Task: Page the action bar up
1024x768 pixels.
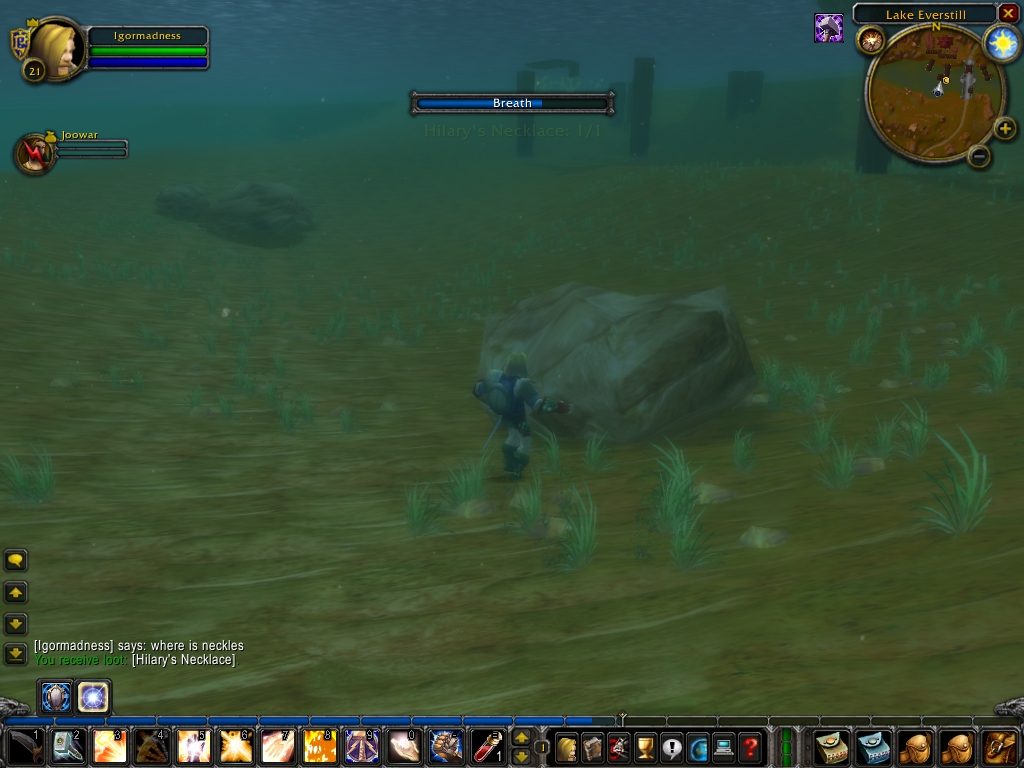Action: tap(521, 738)
